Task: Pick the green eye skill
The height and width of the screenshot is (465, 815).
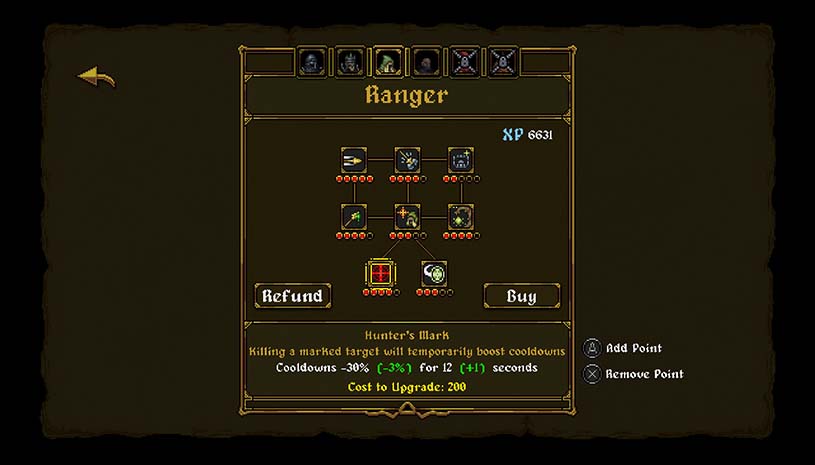Action: click(434, 273)
